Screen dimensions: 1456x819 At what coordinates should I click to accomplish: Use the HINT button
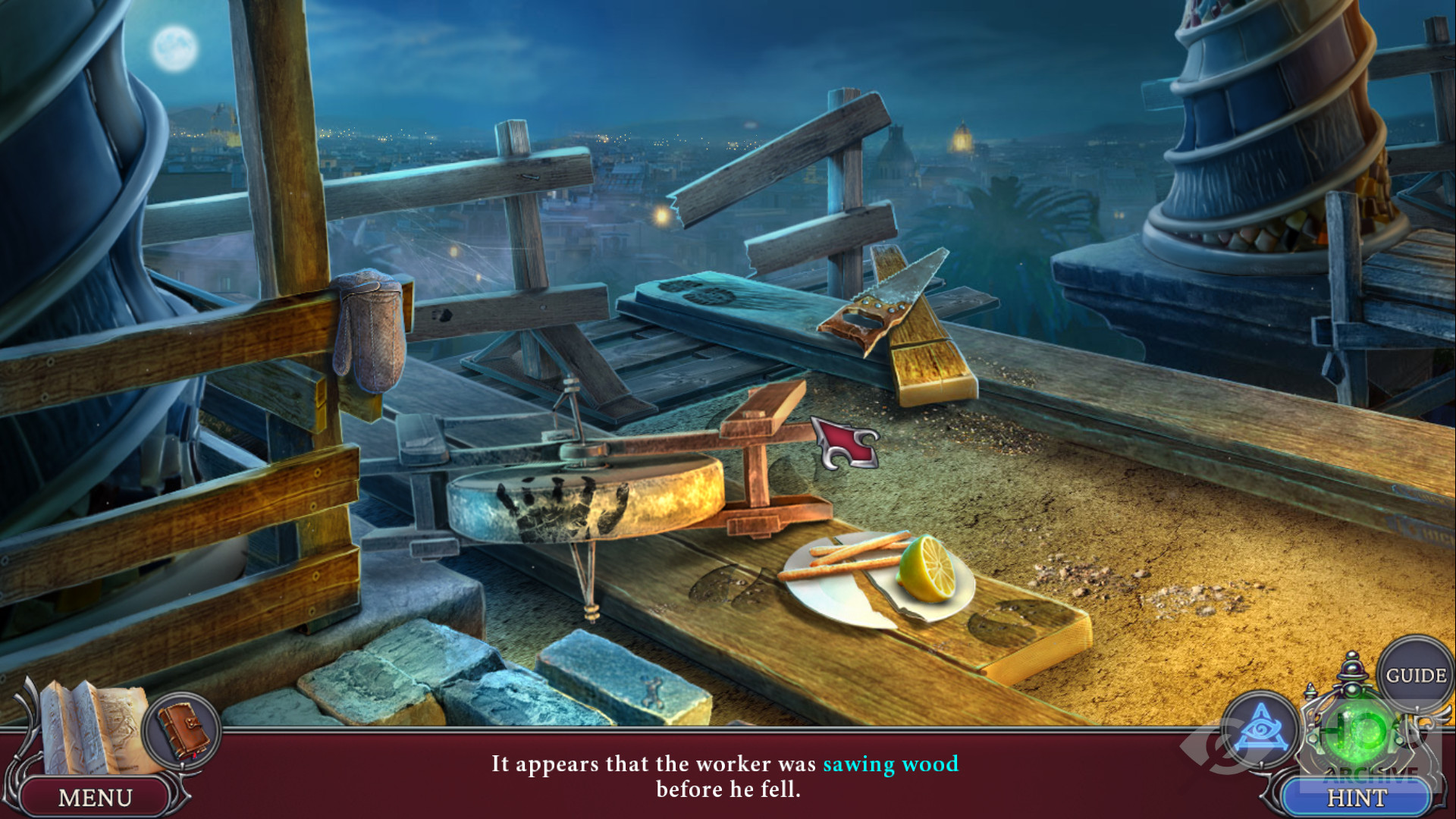click(x=1356, y=798)
